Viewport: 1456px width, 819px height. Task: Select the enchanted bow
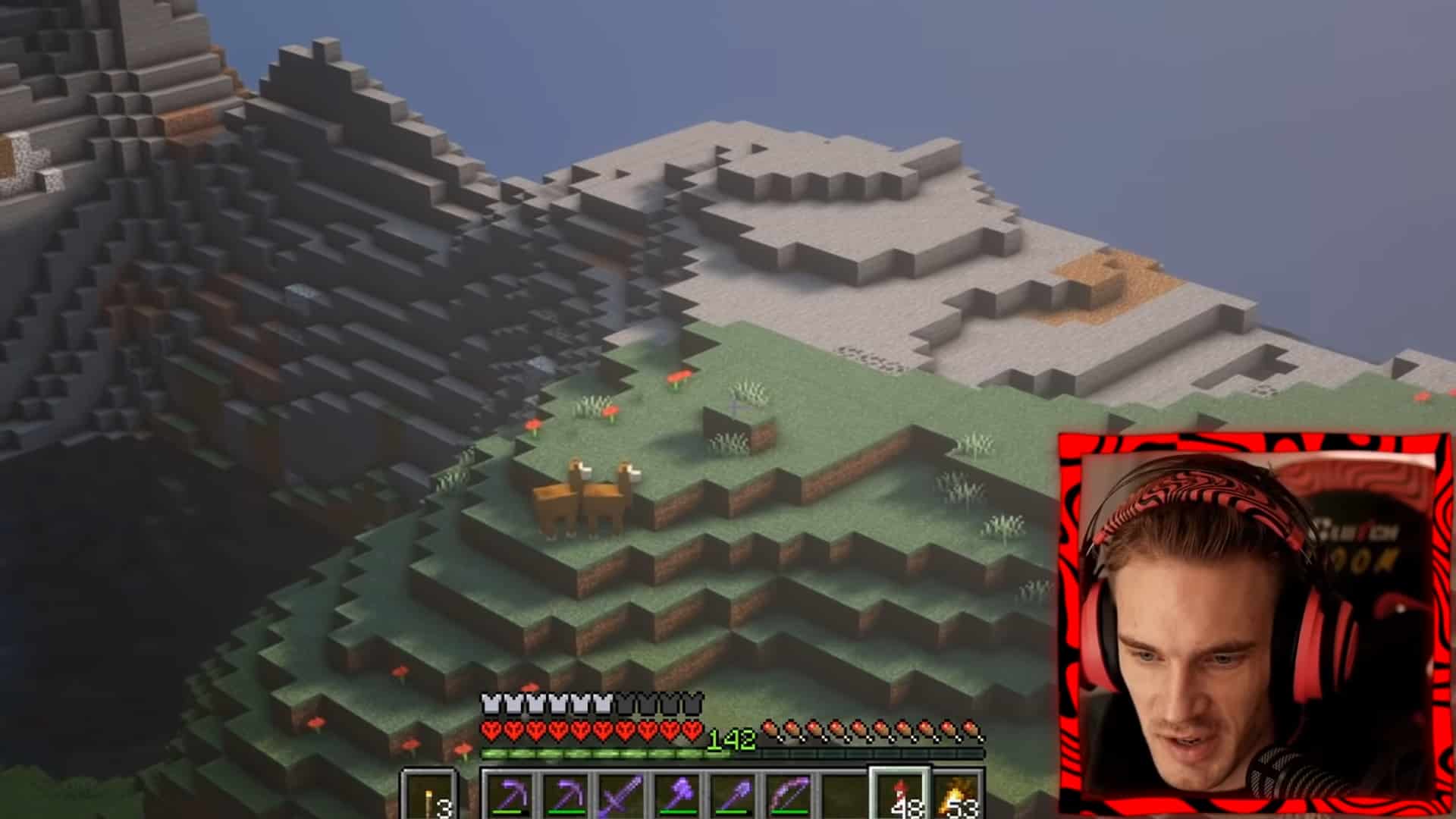789,796
